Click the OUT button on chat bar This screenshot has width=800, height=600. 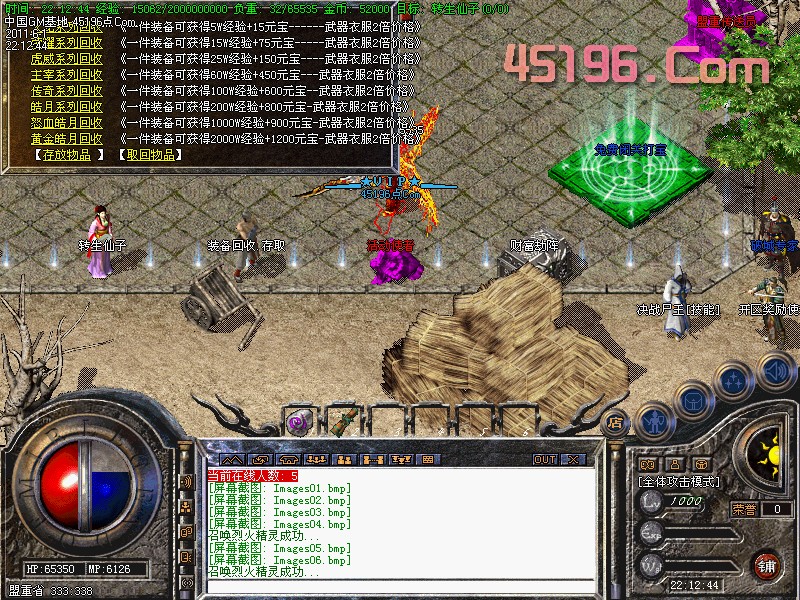(544, 459)
